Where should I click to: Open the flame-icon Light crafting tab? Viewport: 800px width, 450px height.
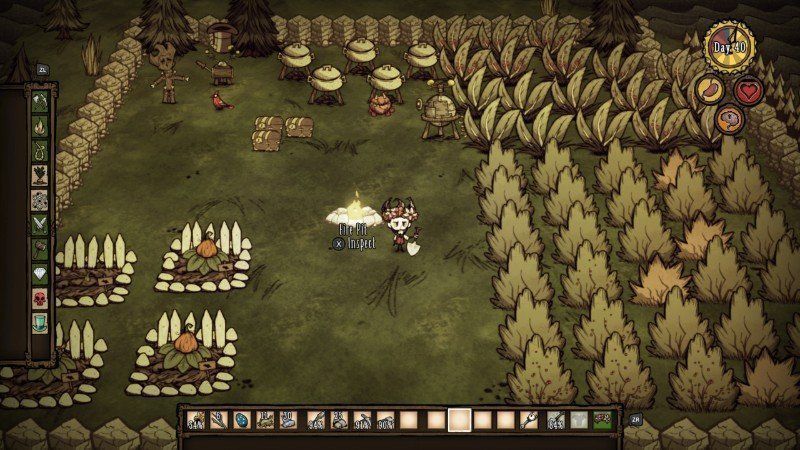coord(41,126)
